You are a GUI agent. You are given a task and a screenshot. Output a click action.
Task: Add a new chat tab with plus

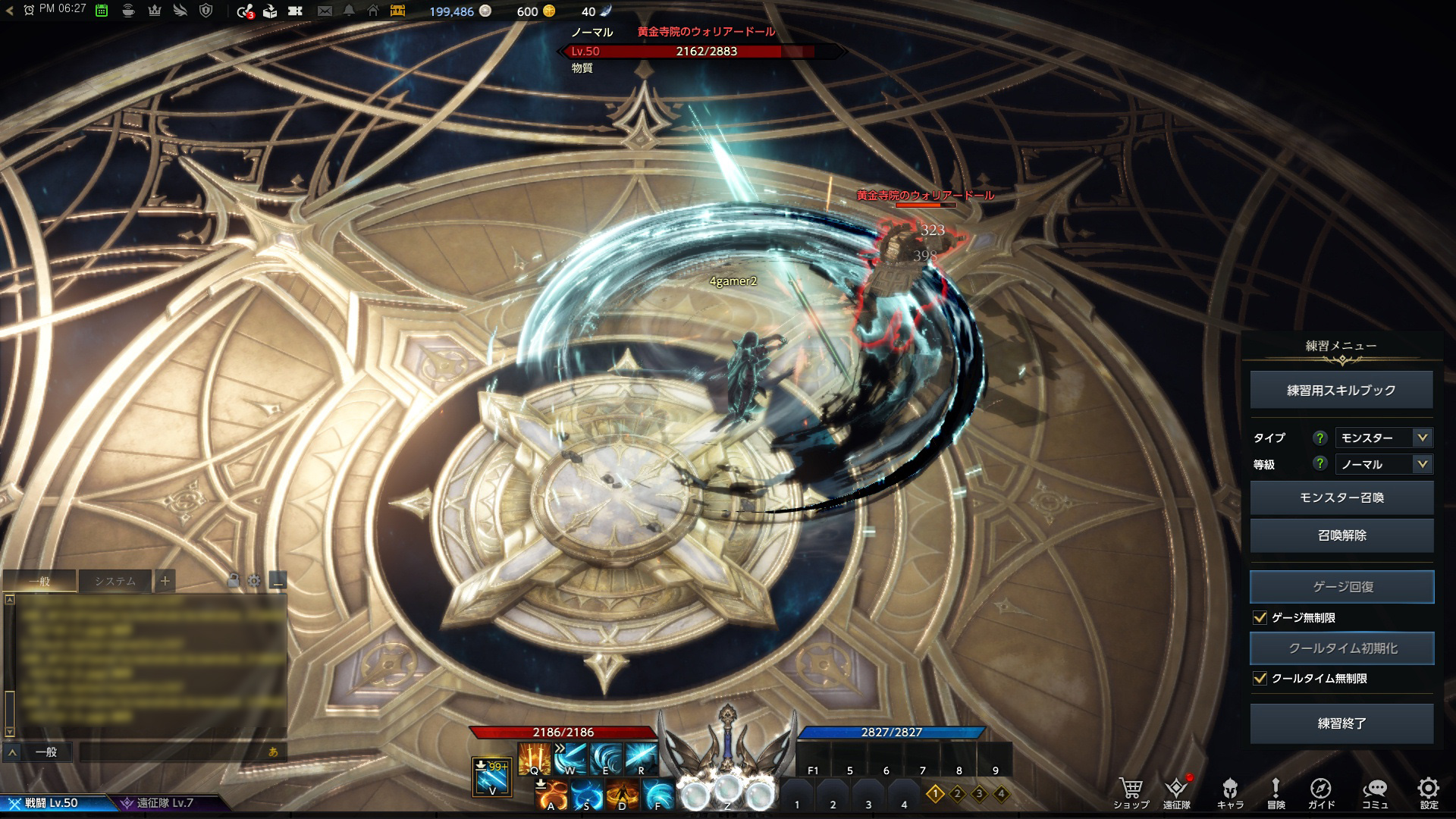(x=165, y=582)
